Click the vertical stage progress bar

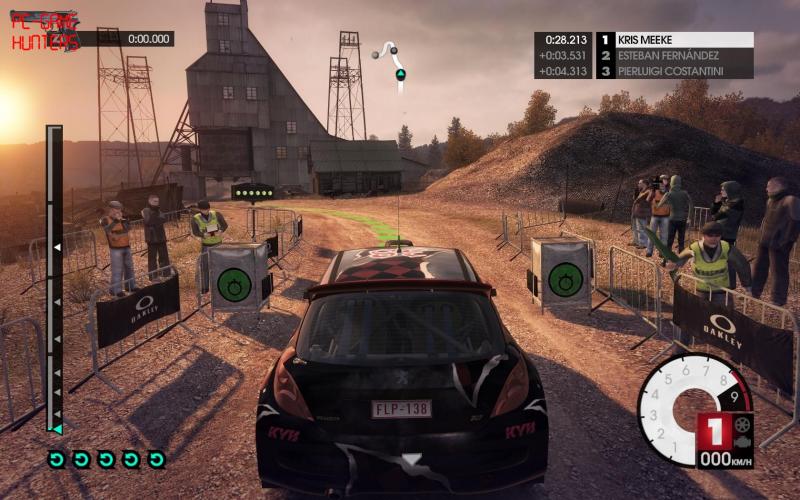coord(54,280)
